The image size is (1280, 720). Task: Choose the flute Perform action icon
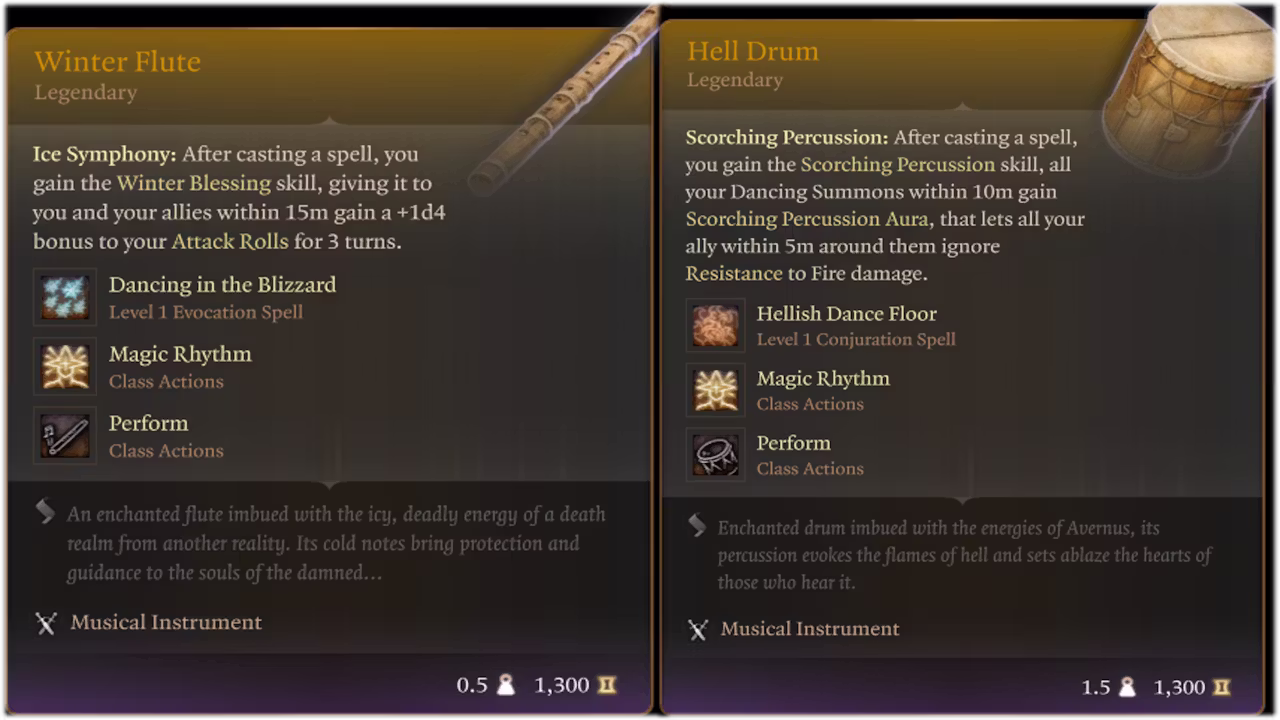[65, 435]
